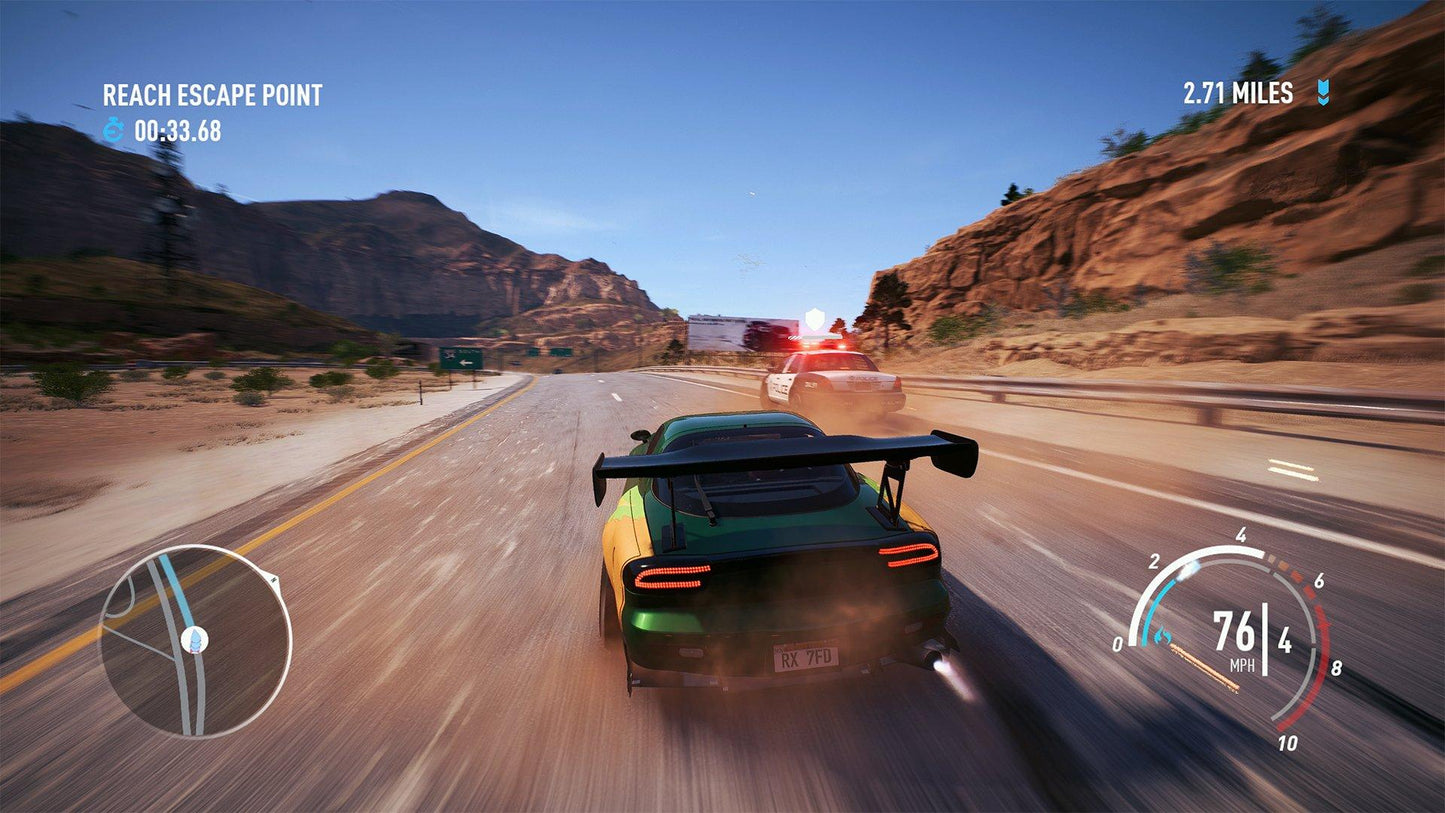Click the police shield alert icon above the cop car
Image resolution: width=1445 pixels, height=813 pixels.
[x=816, y=318]
